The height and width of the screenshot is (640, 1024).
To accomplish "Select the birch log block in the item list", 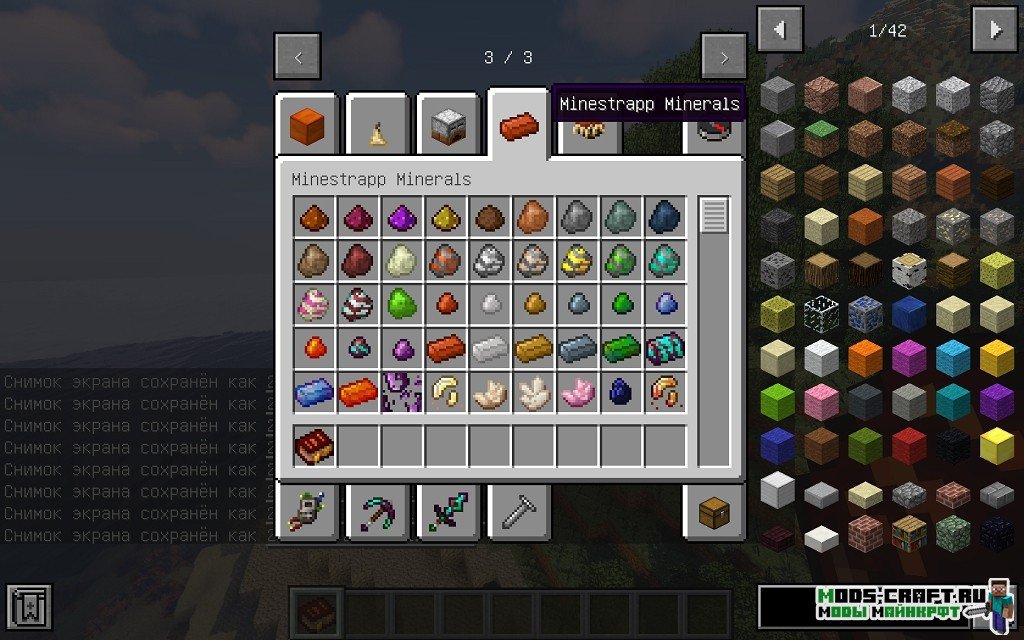I will coord(909,270).
